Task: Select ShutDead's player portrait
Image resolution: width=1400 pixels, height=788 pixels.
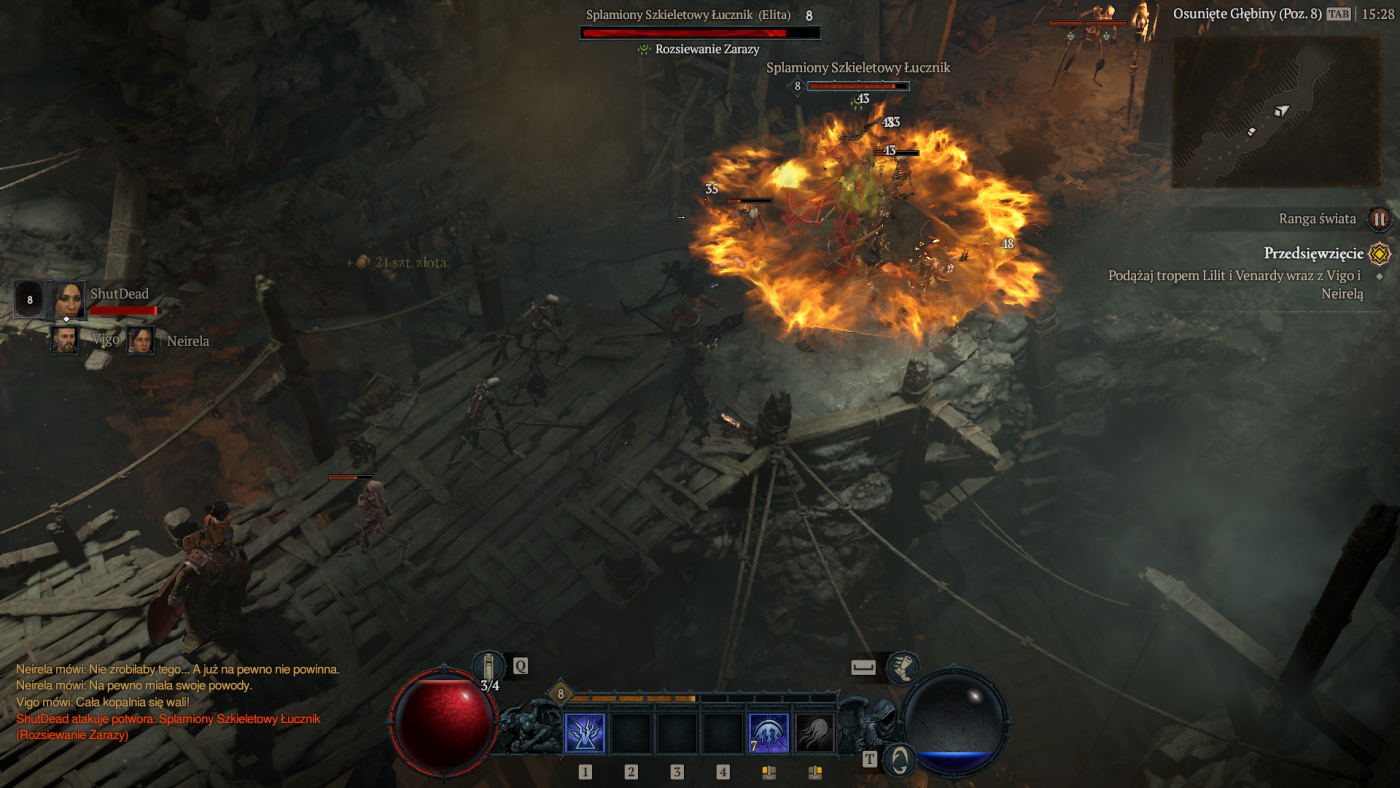Action: click(67, 299)
